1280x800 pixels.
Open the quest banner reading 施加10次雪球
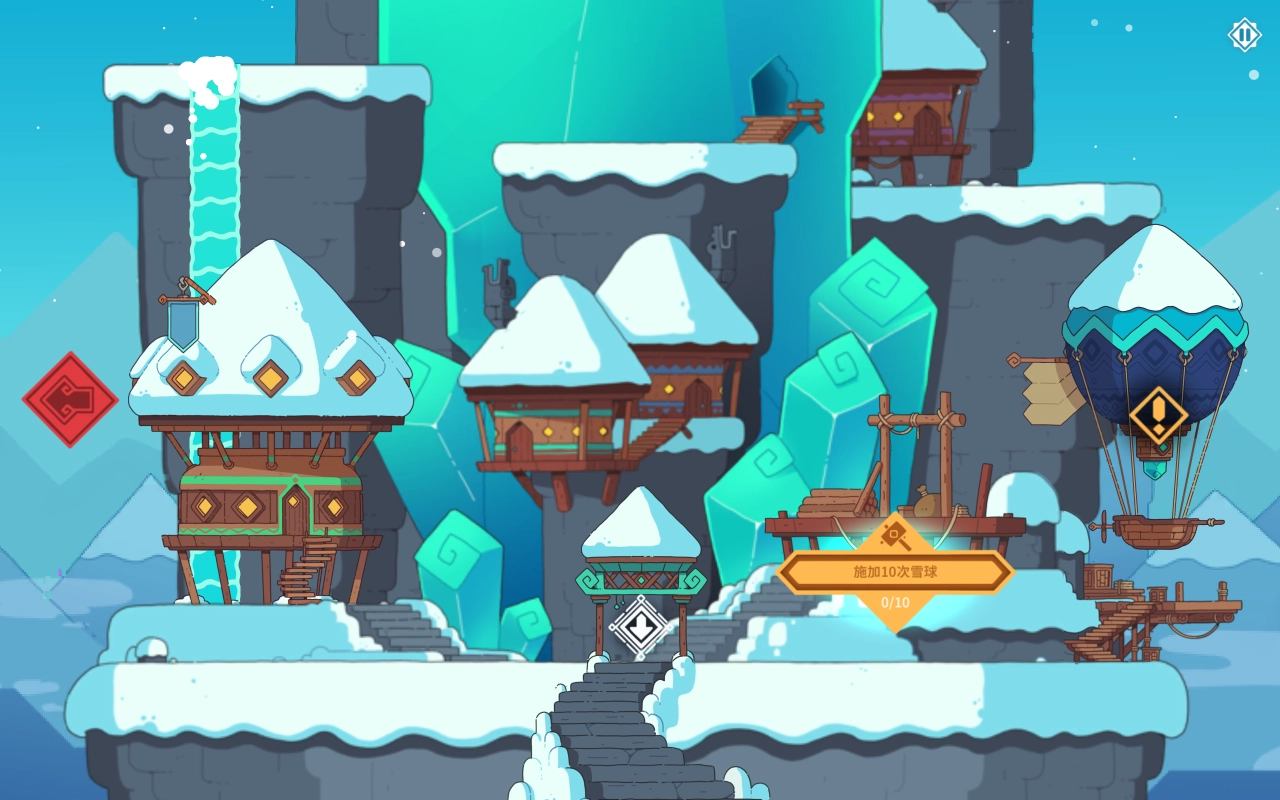coord(895,571)
